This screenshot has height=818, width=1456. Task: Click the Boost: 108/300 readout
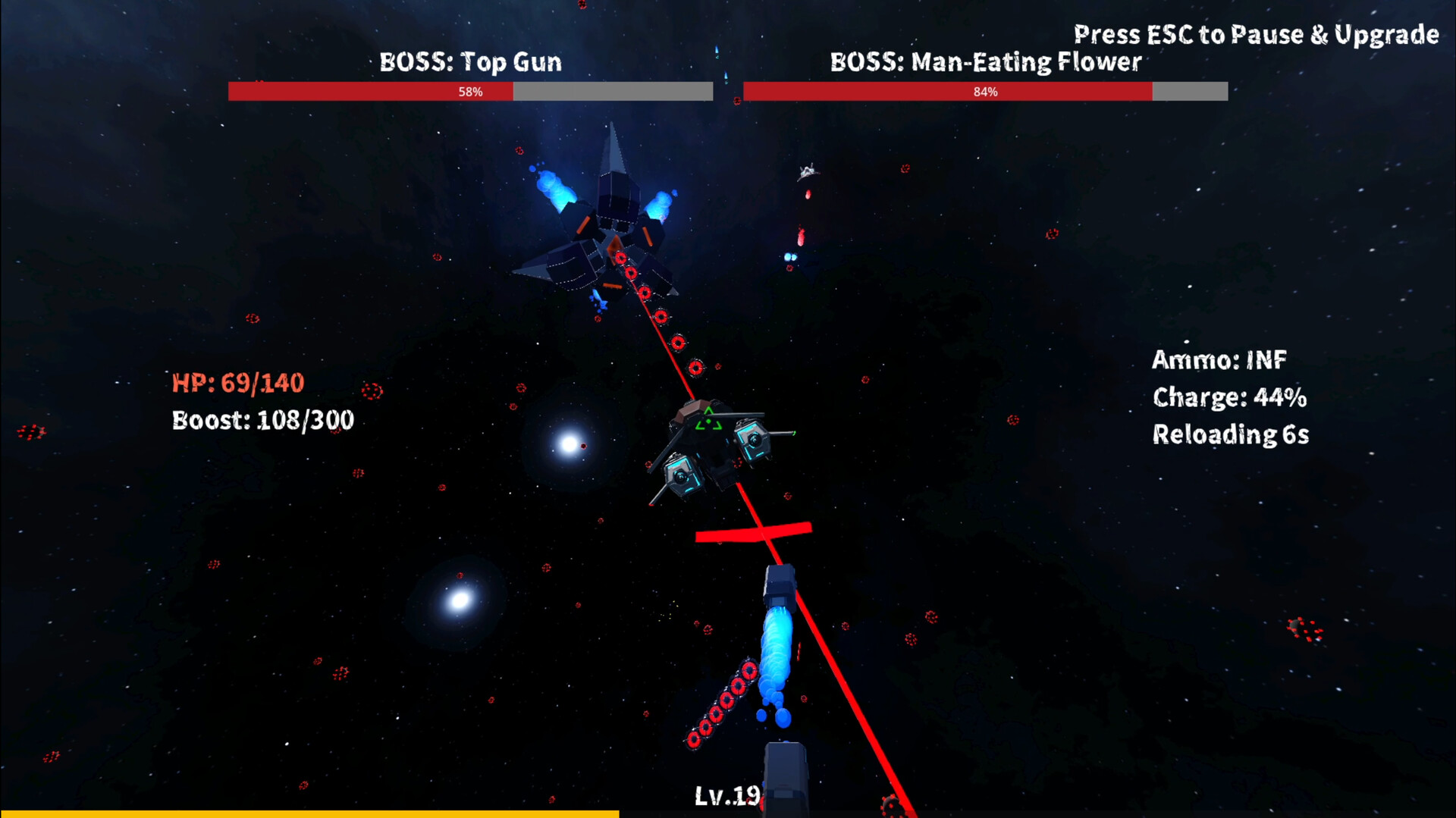pos(262,420)
